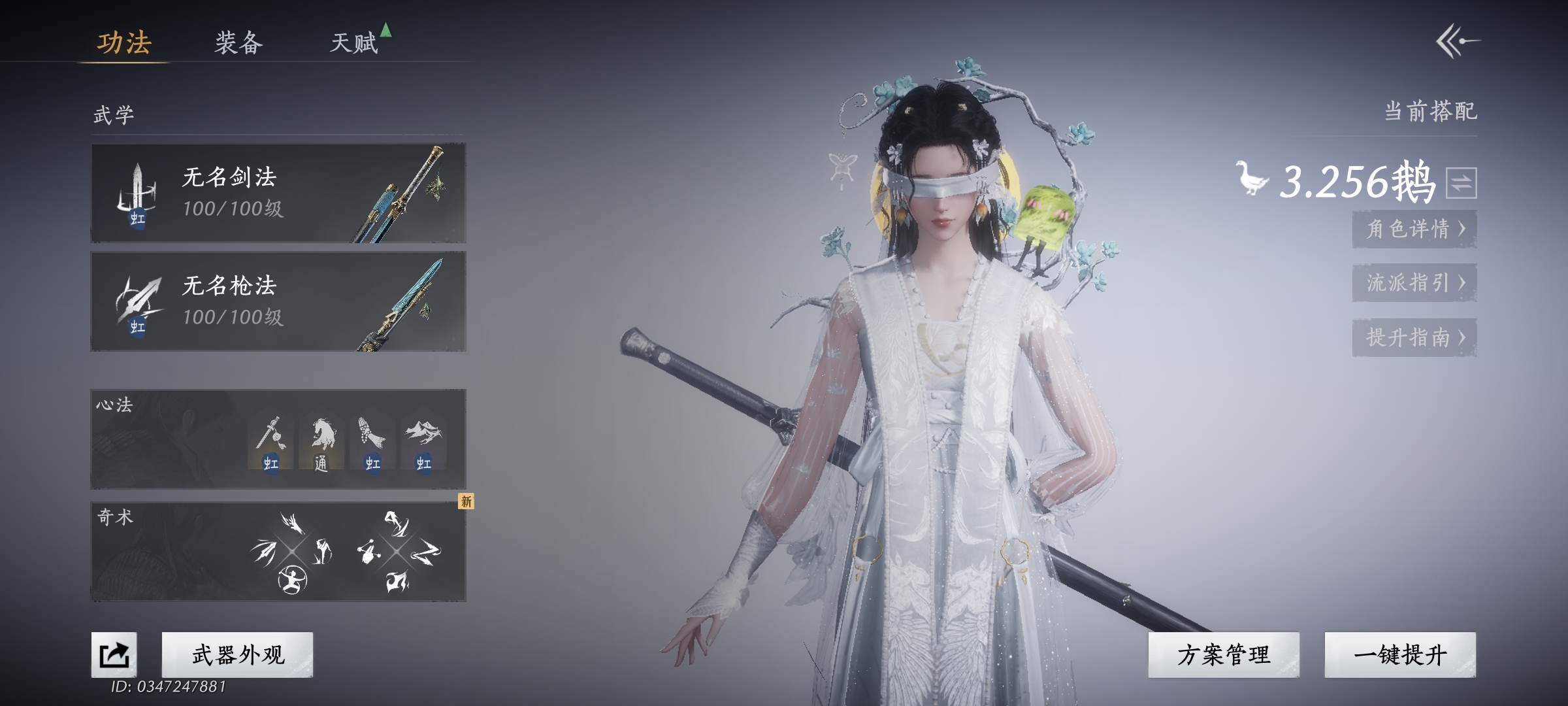This screenshot has width=1568, height=706.
Task: Switch to the 功法 tab
Action: (124, 43)
